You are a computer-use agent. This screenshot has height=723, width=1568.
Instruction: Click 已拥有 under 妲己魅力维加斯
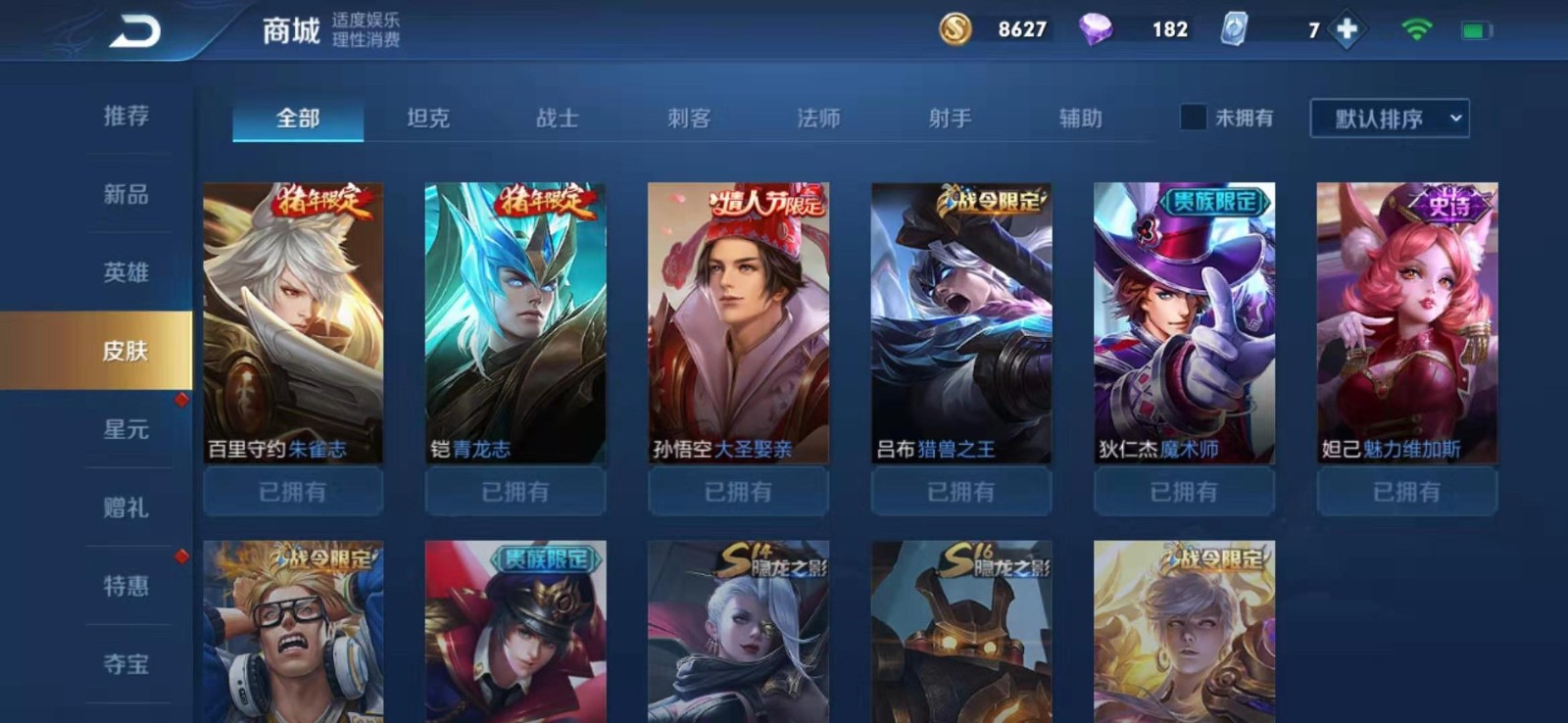[x=1406, y=492]
